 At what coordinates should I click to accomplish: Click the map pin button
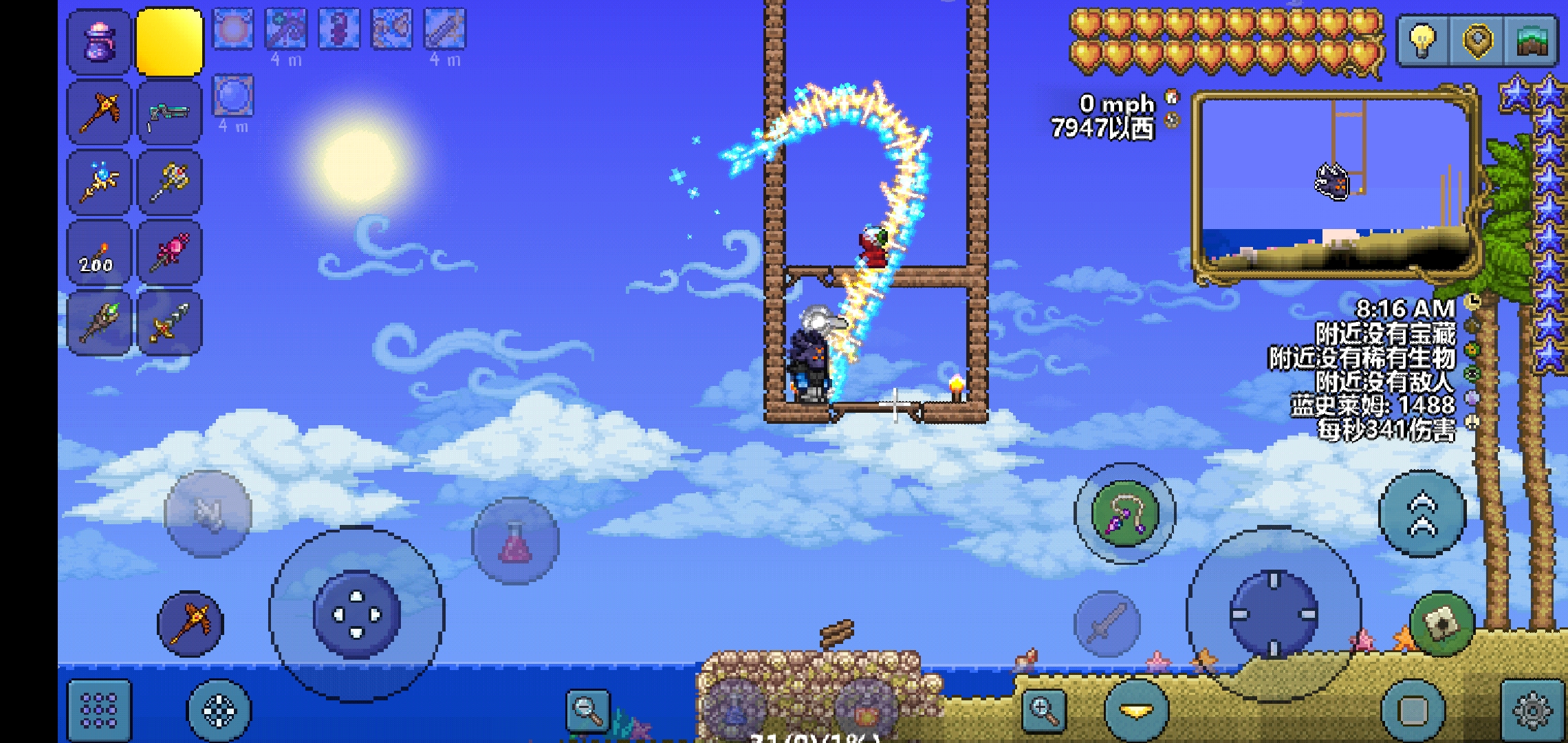1478,40
